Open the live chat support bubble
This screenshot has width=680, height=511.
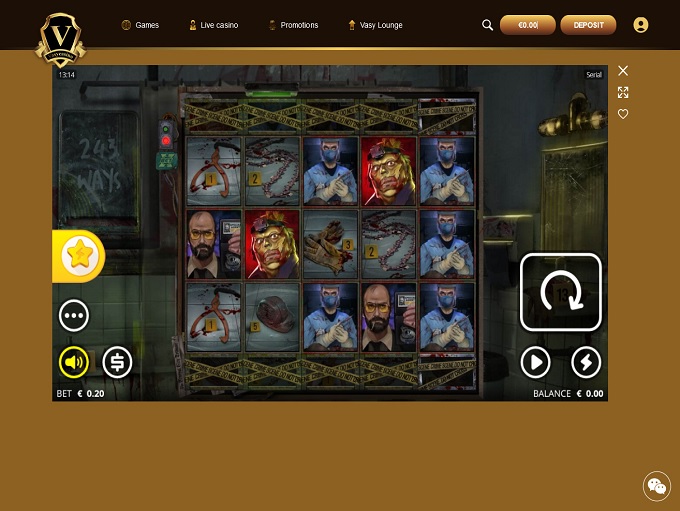656,486
